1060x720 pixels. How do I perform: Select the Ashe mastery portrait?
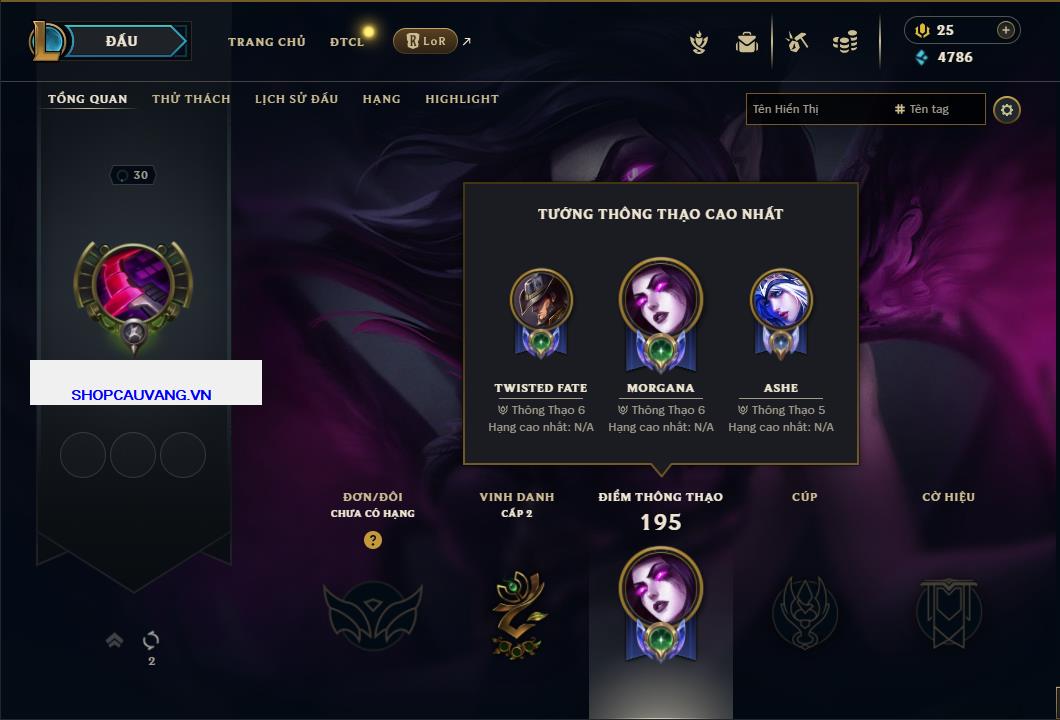coord(781,301)
